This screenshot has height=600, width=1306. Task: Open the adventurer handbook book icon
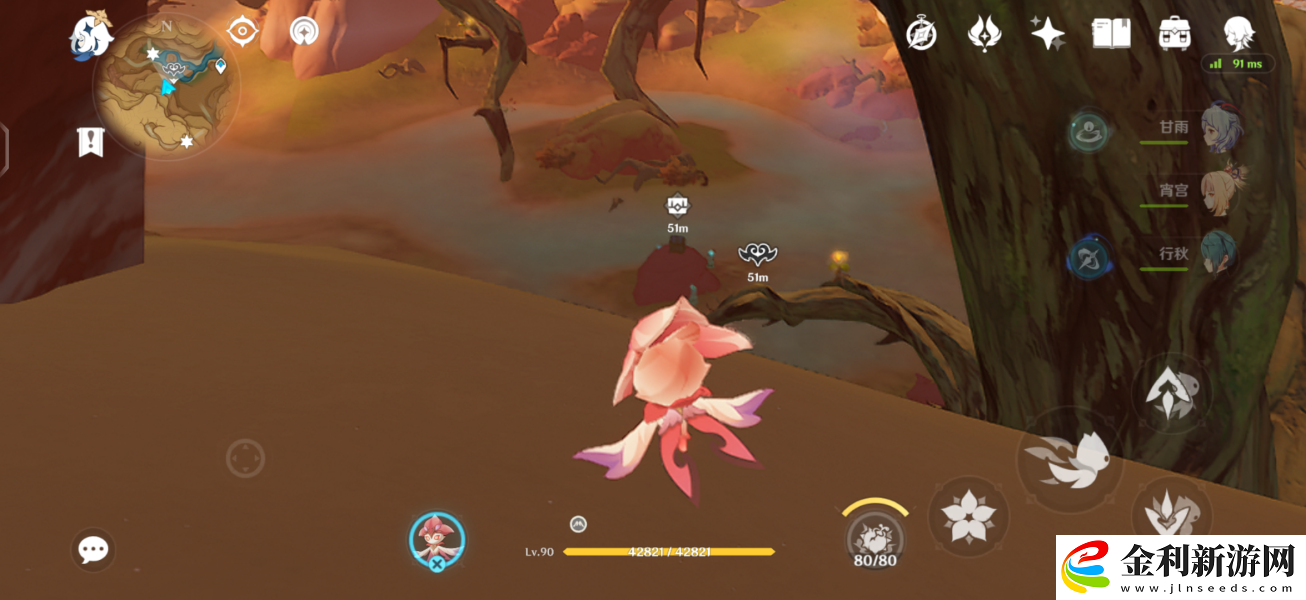click(x=1110, y=34)
